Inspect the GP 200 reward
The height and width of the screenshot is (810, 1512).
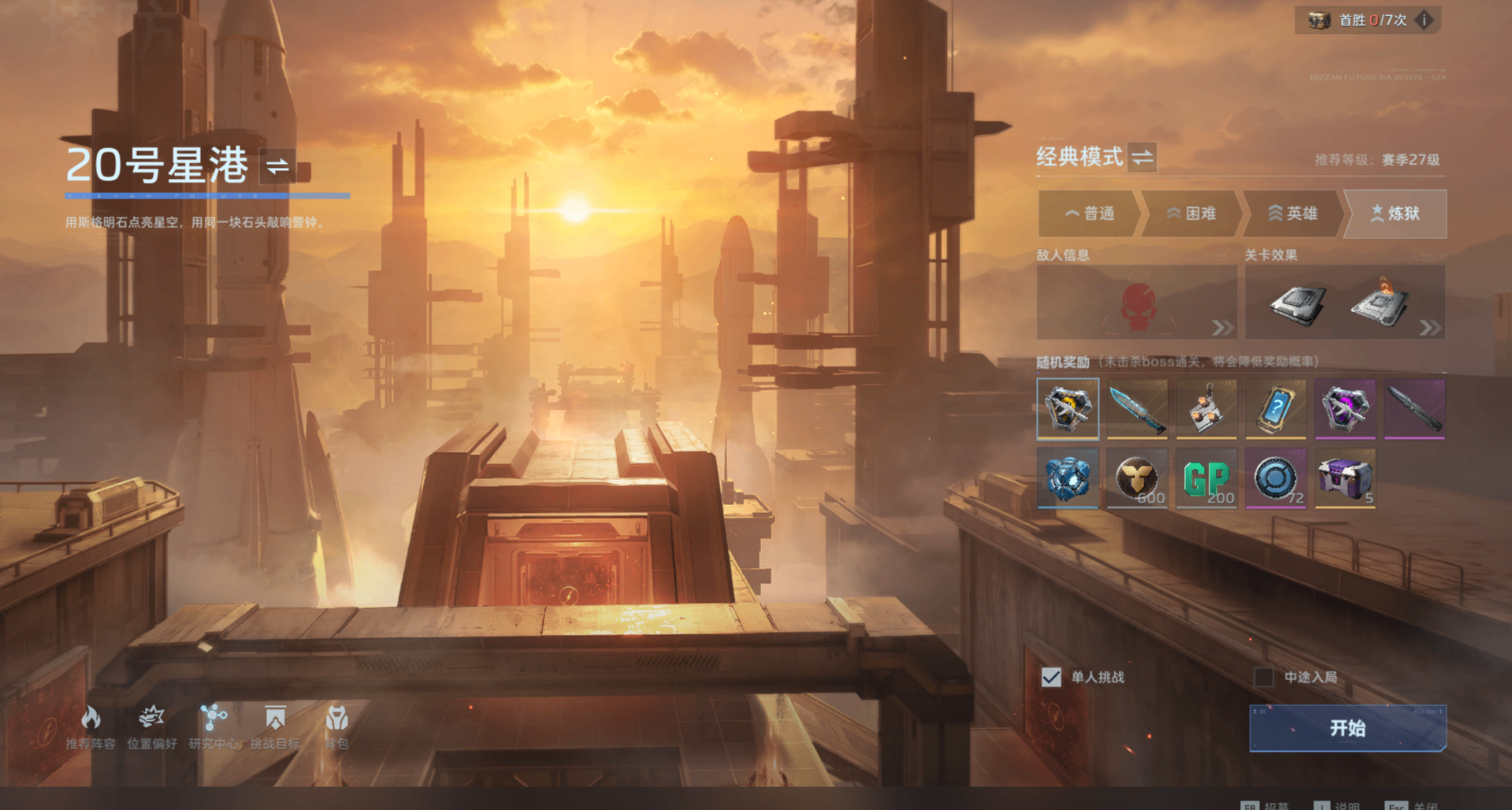[x=1206, y=478]
